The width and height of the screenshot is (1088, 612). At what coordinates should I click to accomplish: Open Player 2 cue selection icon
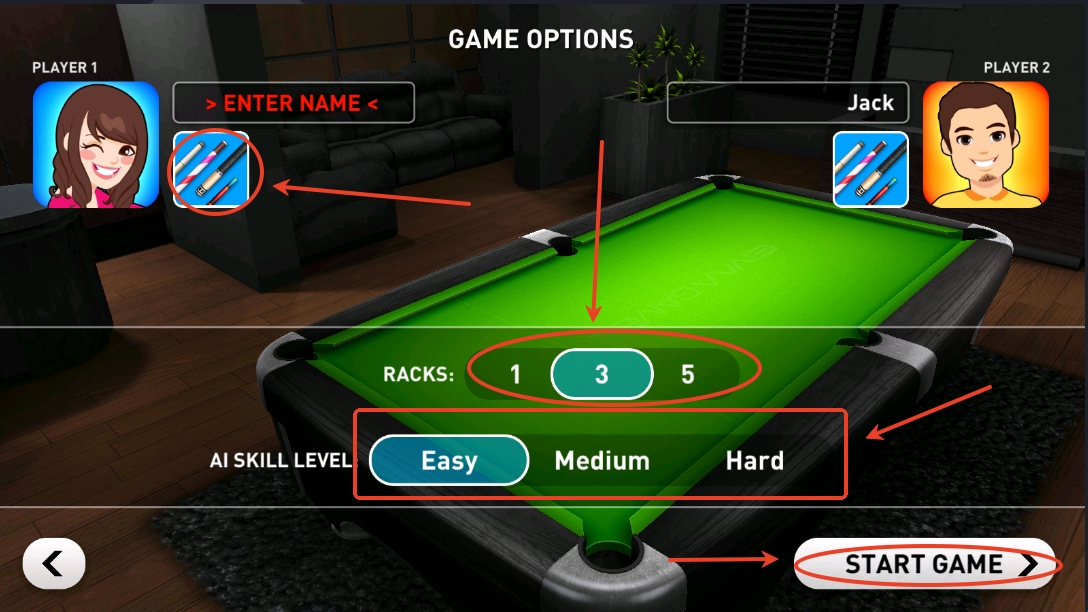tap(871, 170)
